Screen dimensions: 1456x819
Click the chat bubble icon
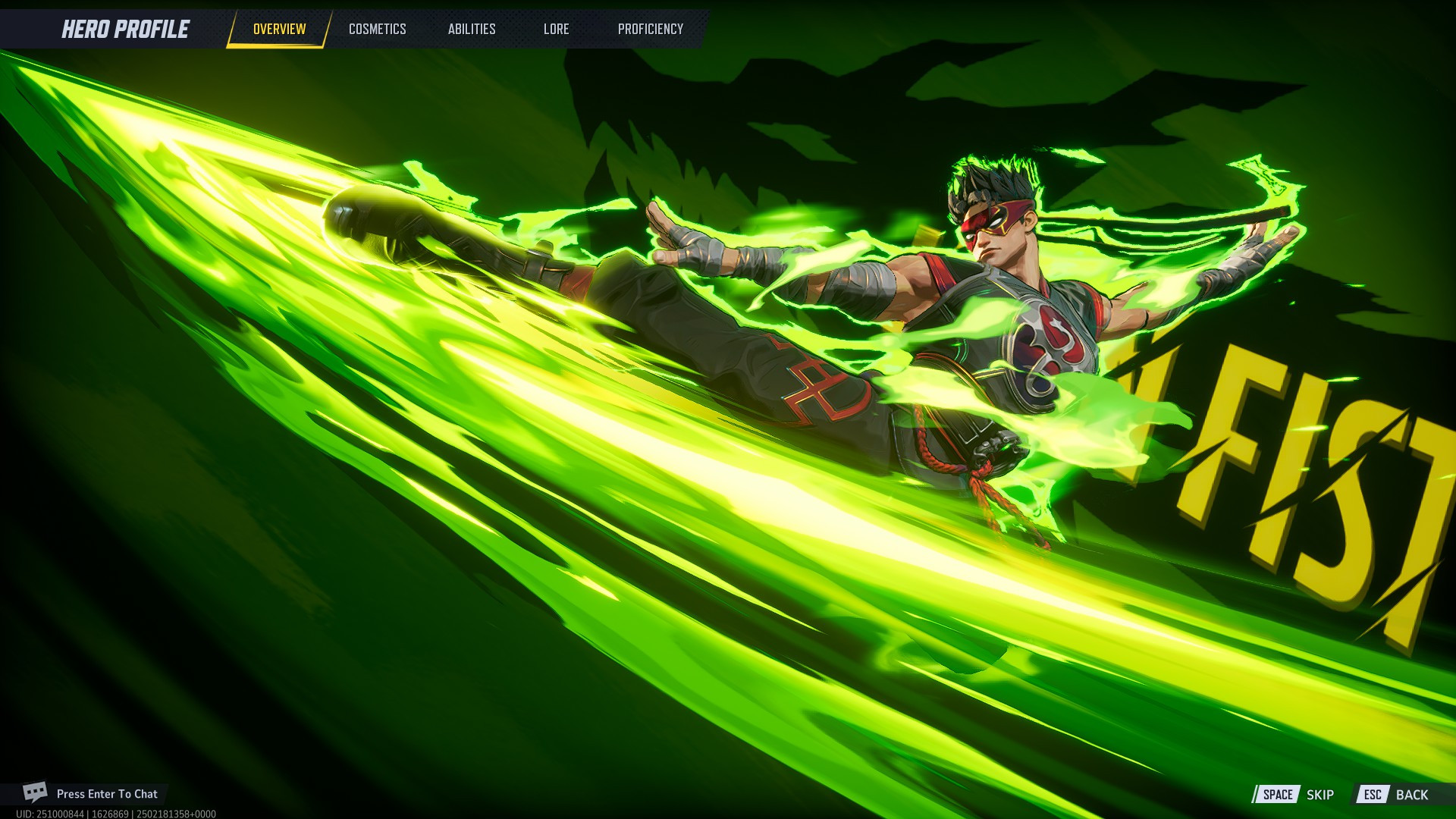coord(36,793)
